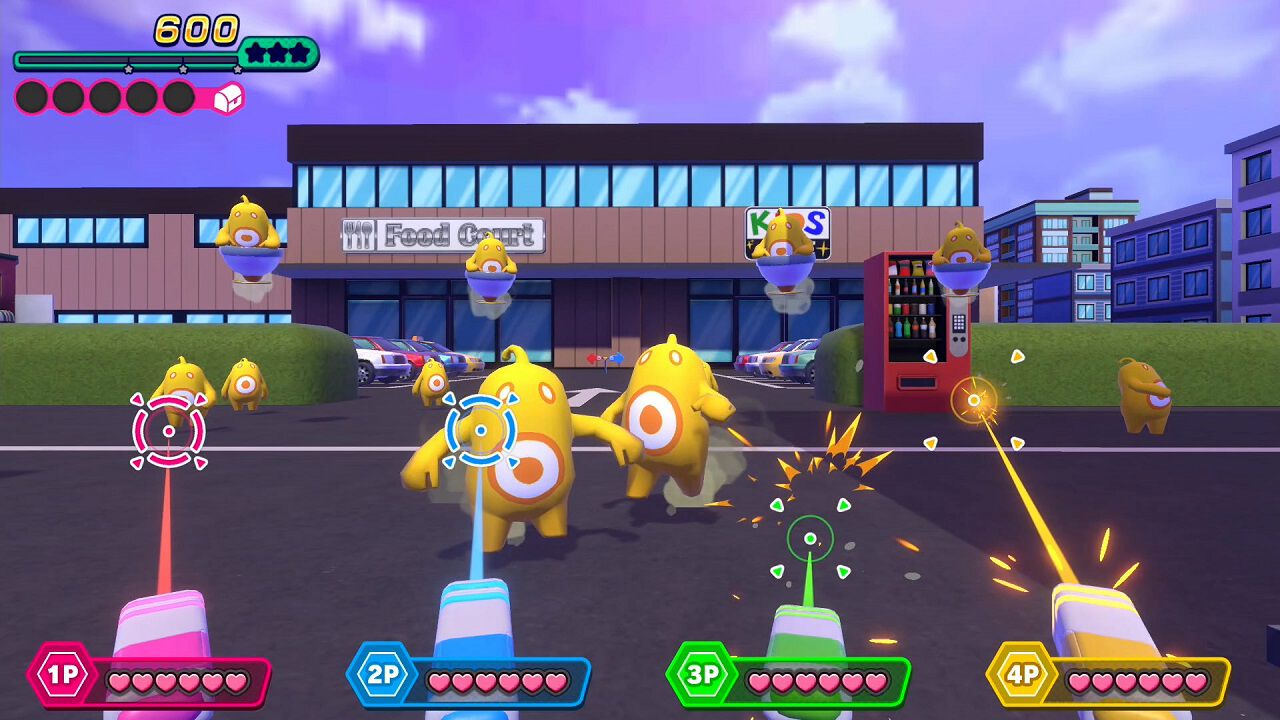Click the green stage progress bar
This screenshot has height=720, width=1280.
click(120, 58)
